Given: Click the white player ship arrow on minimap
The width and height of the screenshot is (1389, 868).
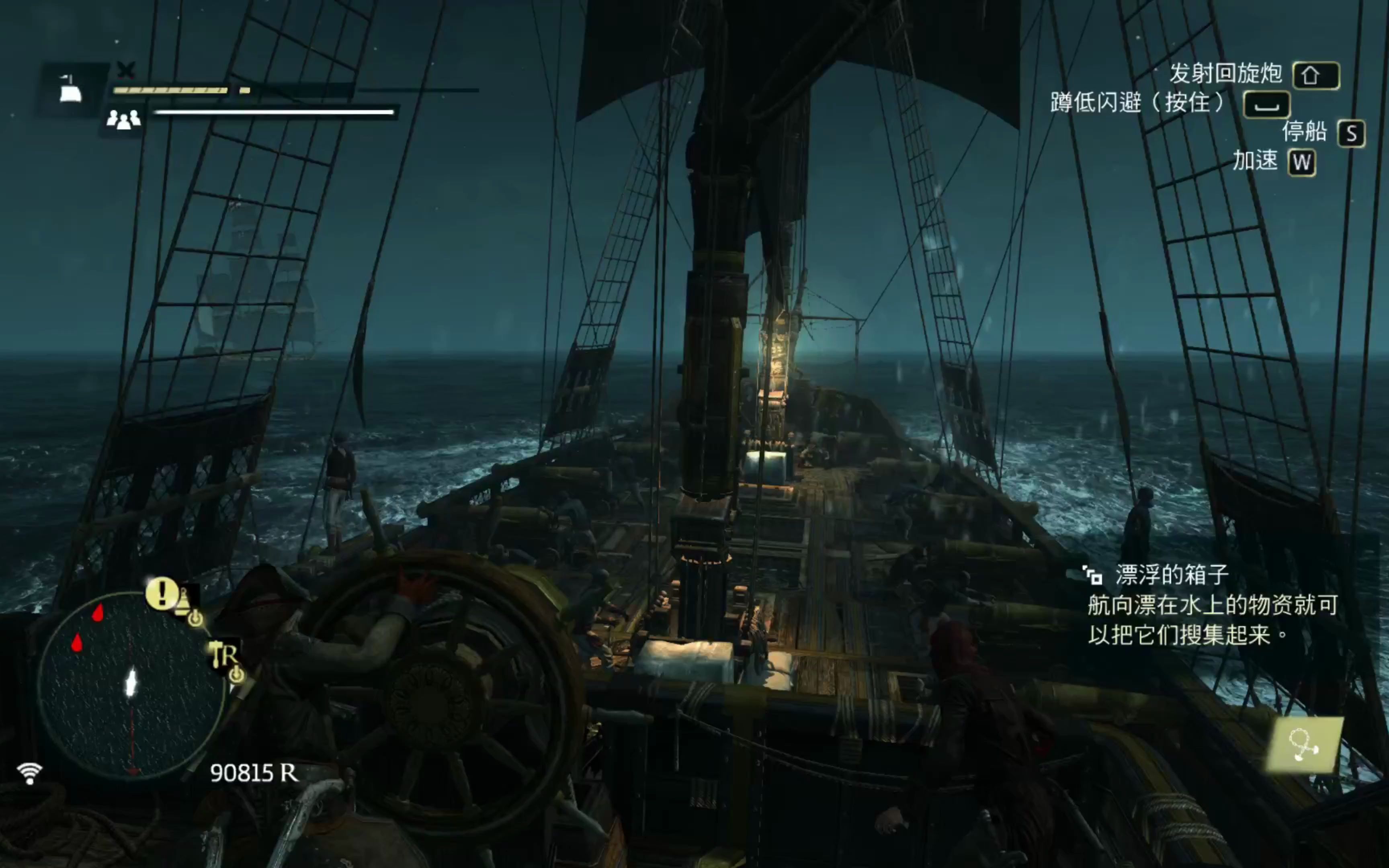Looking at the screenshot, I should point(131,683).
